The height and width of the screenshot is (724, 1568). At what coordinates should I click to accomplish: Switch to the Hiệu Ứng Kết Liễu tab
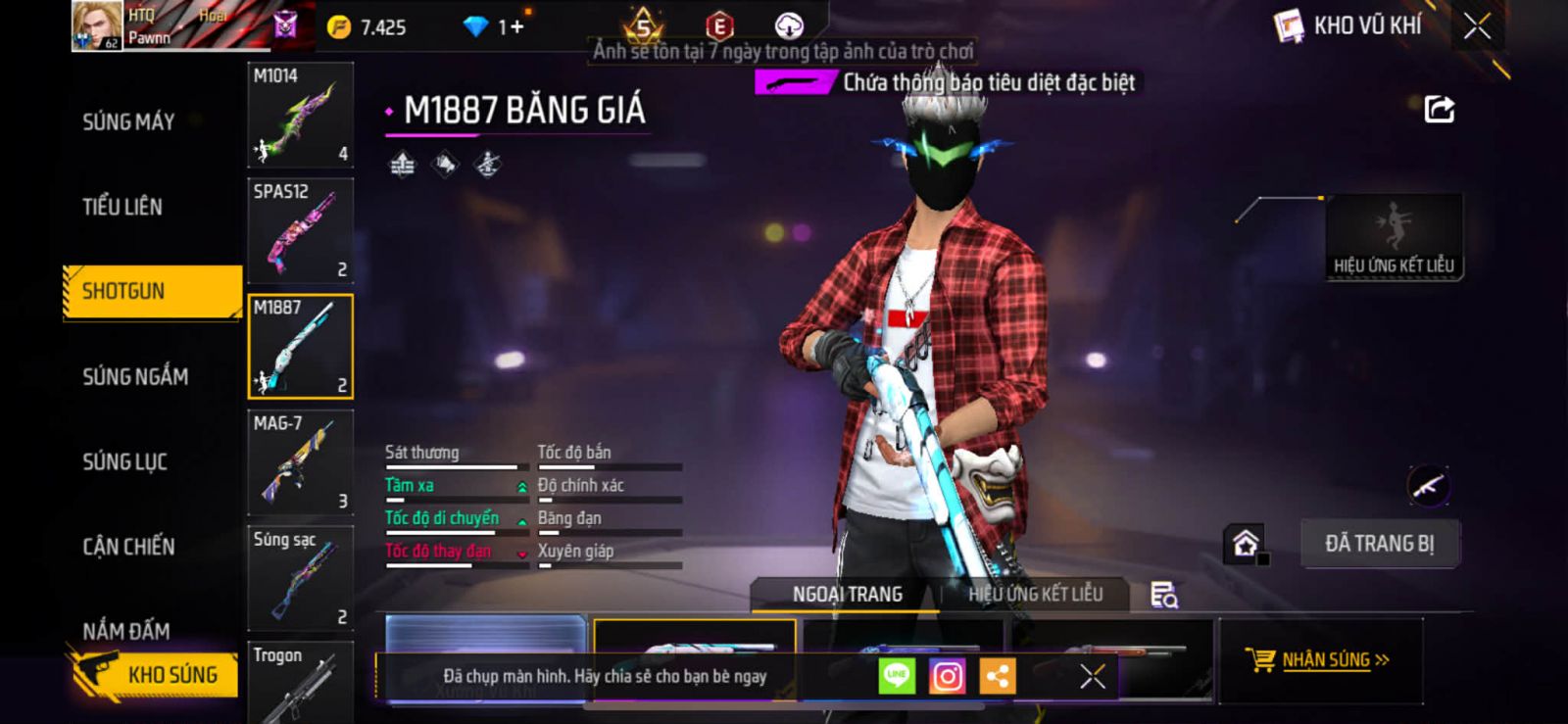(x=1035, y=595)
